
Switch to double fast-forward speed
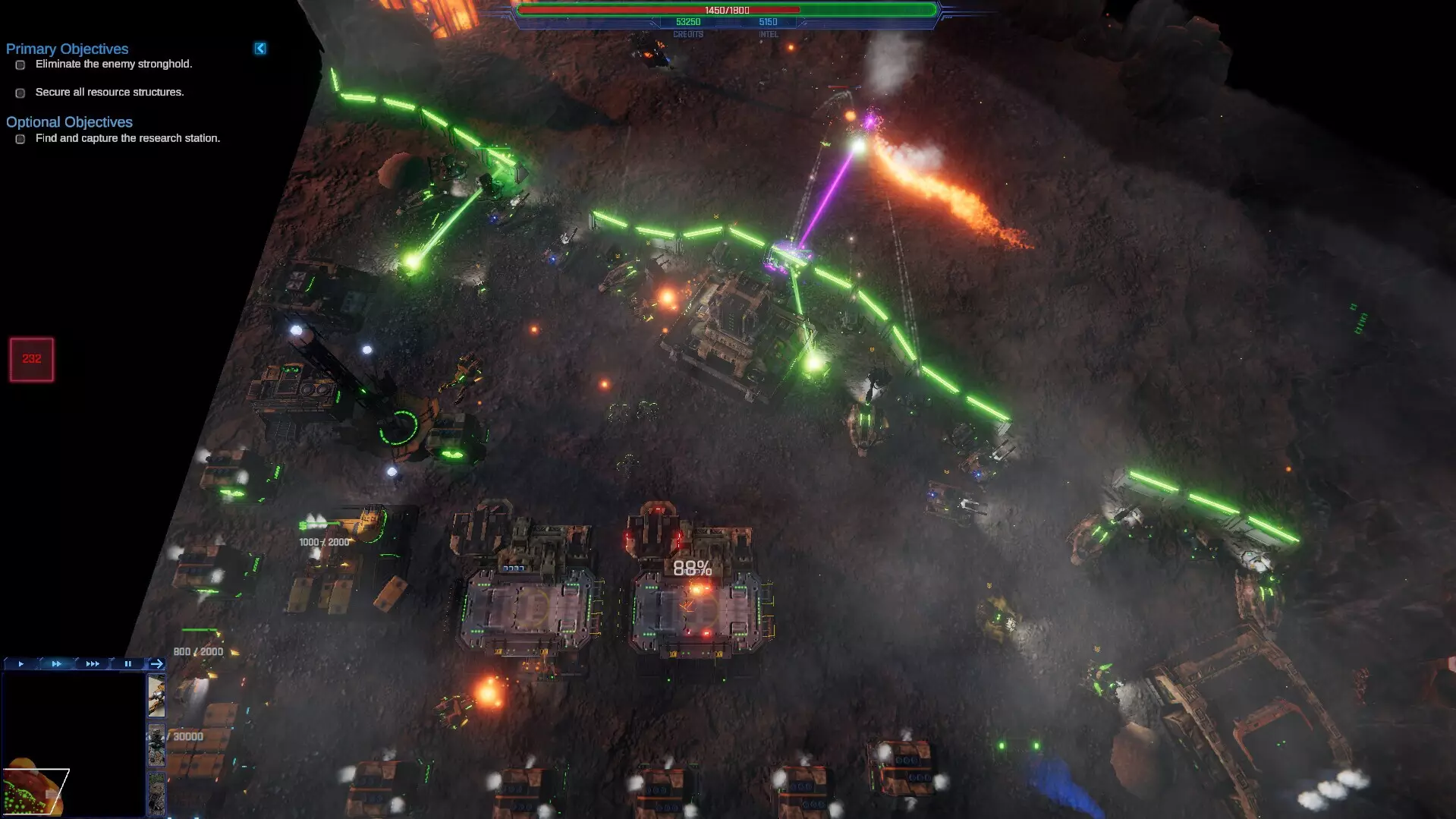tap(57, 664)
